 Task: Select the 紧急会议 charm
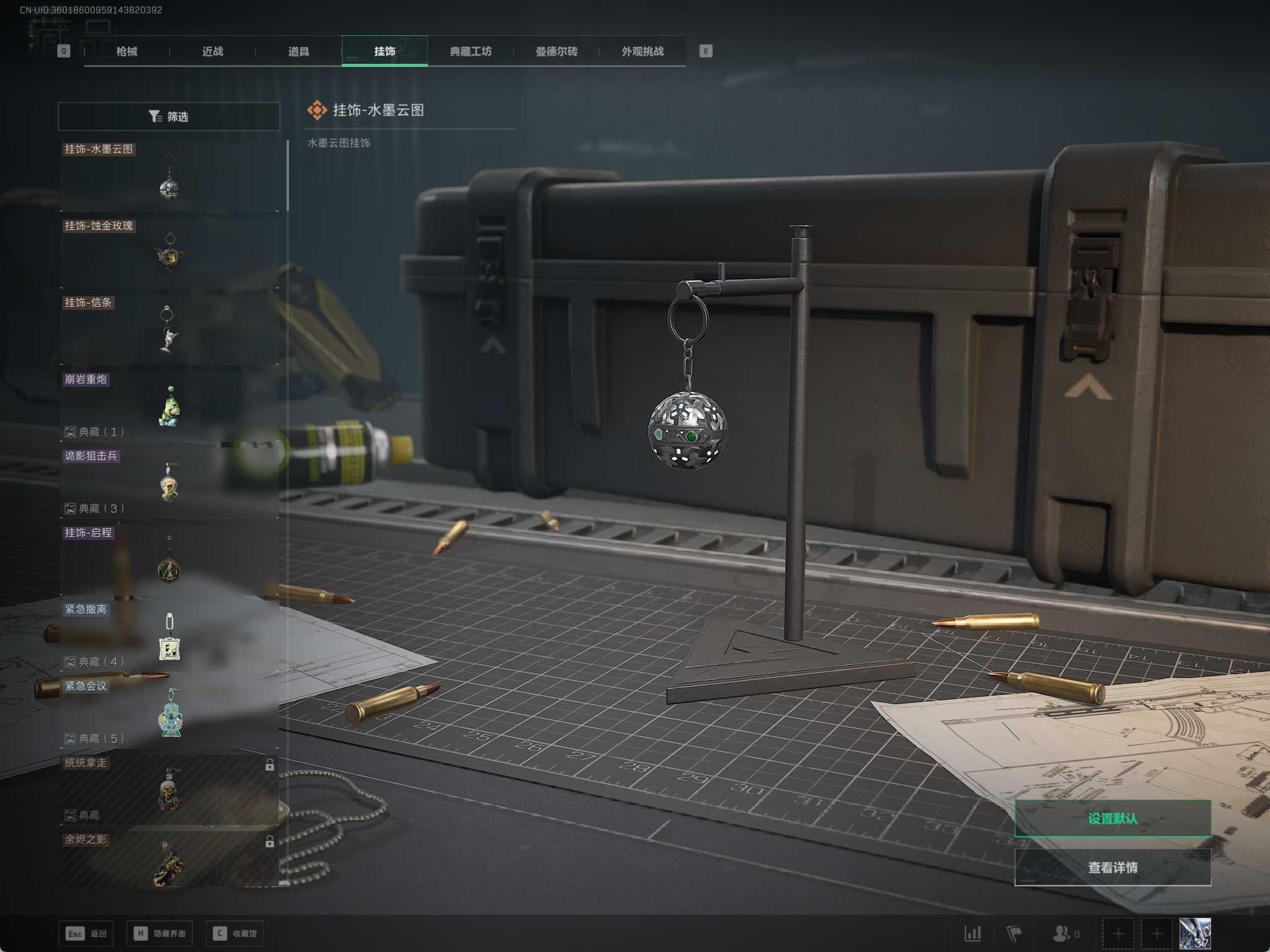tap(169, 714)
